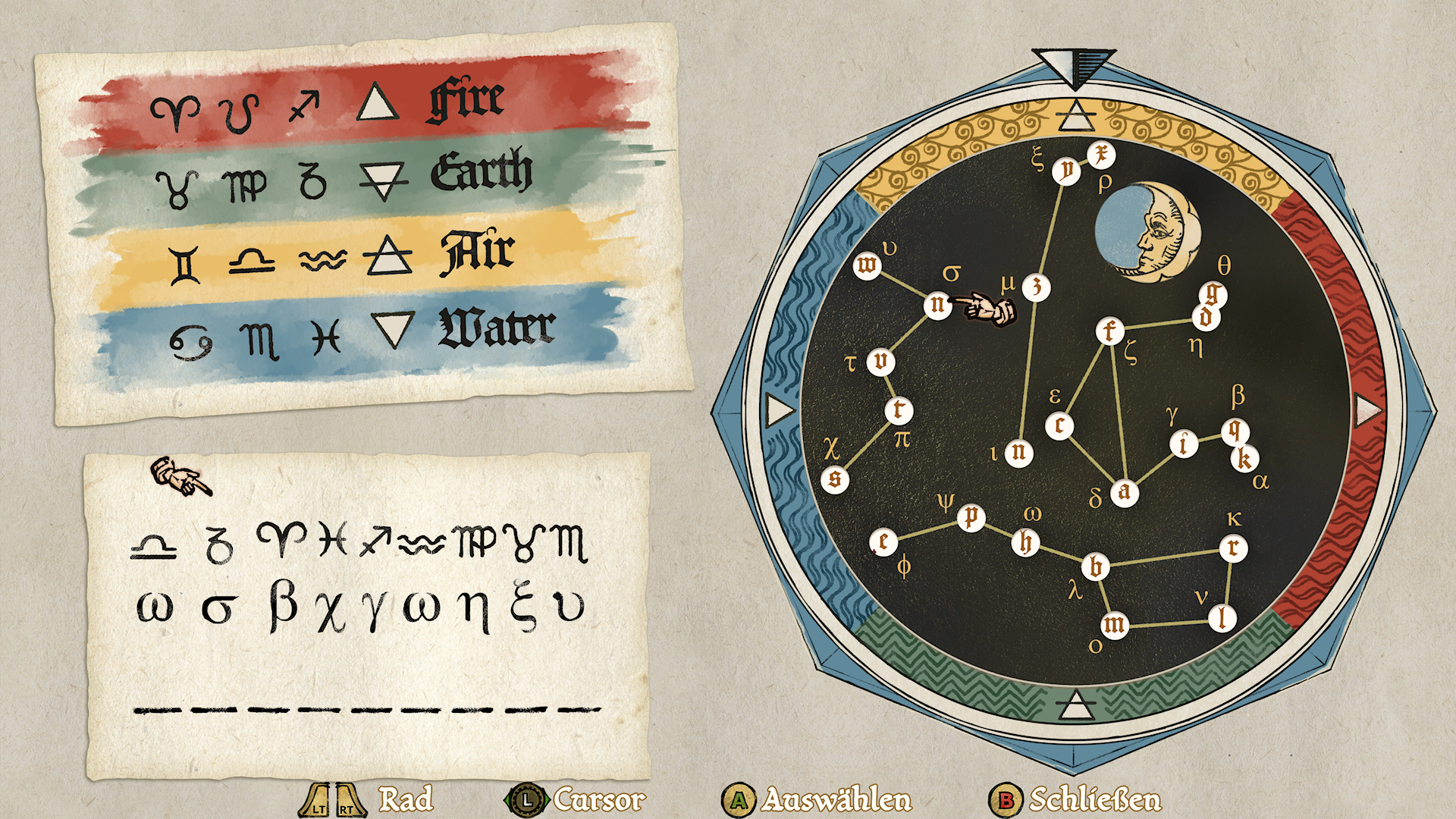Pick the letter p star near psi
The image size is (1456, 819).
pyautogui.click(x=971, y=517)
